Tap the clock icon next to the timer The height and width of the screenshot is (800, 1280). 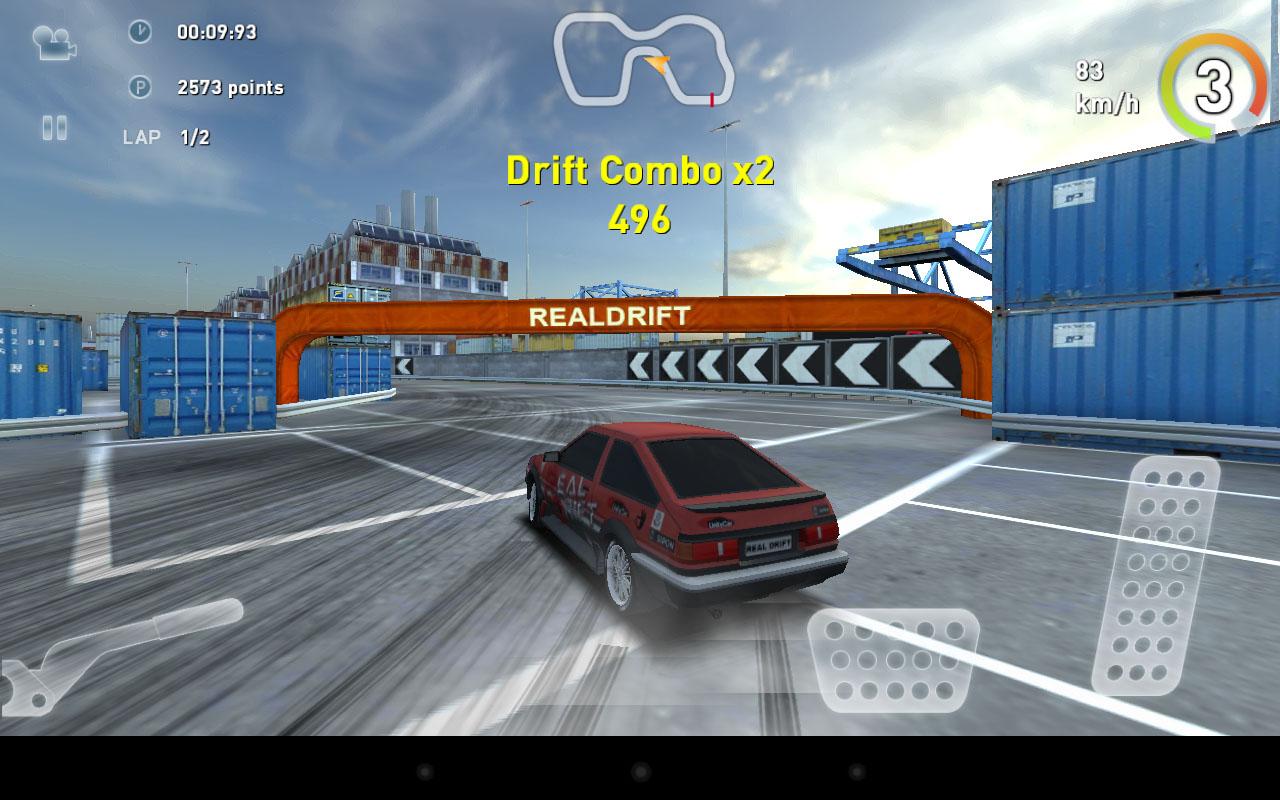click(x=140, y=31)
